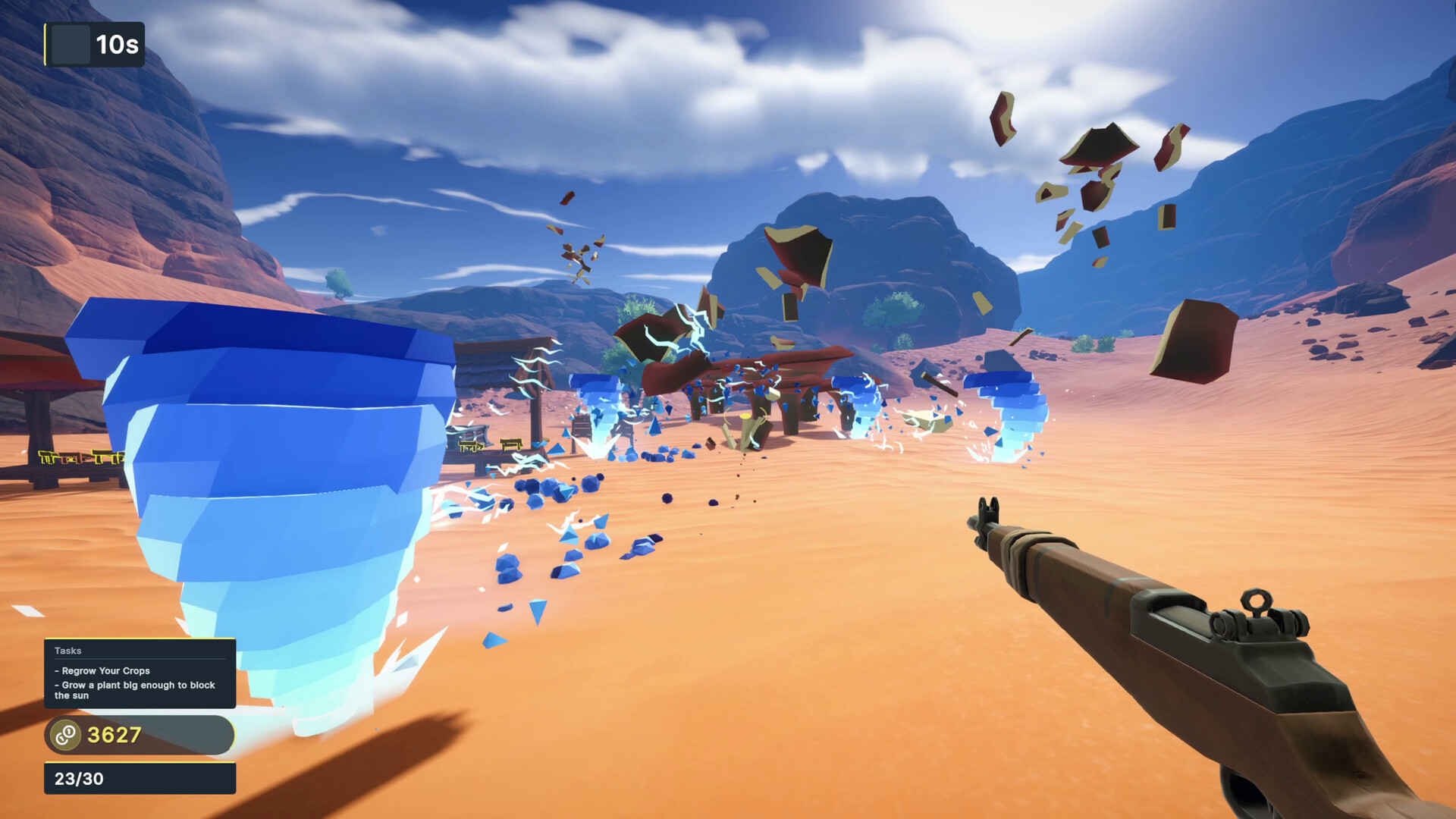
Task: Toggle the grow-a-plant task entry
Action: pyautogui.click(x=134, y=689)
